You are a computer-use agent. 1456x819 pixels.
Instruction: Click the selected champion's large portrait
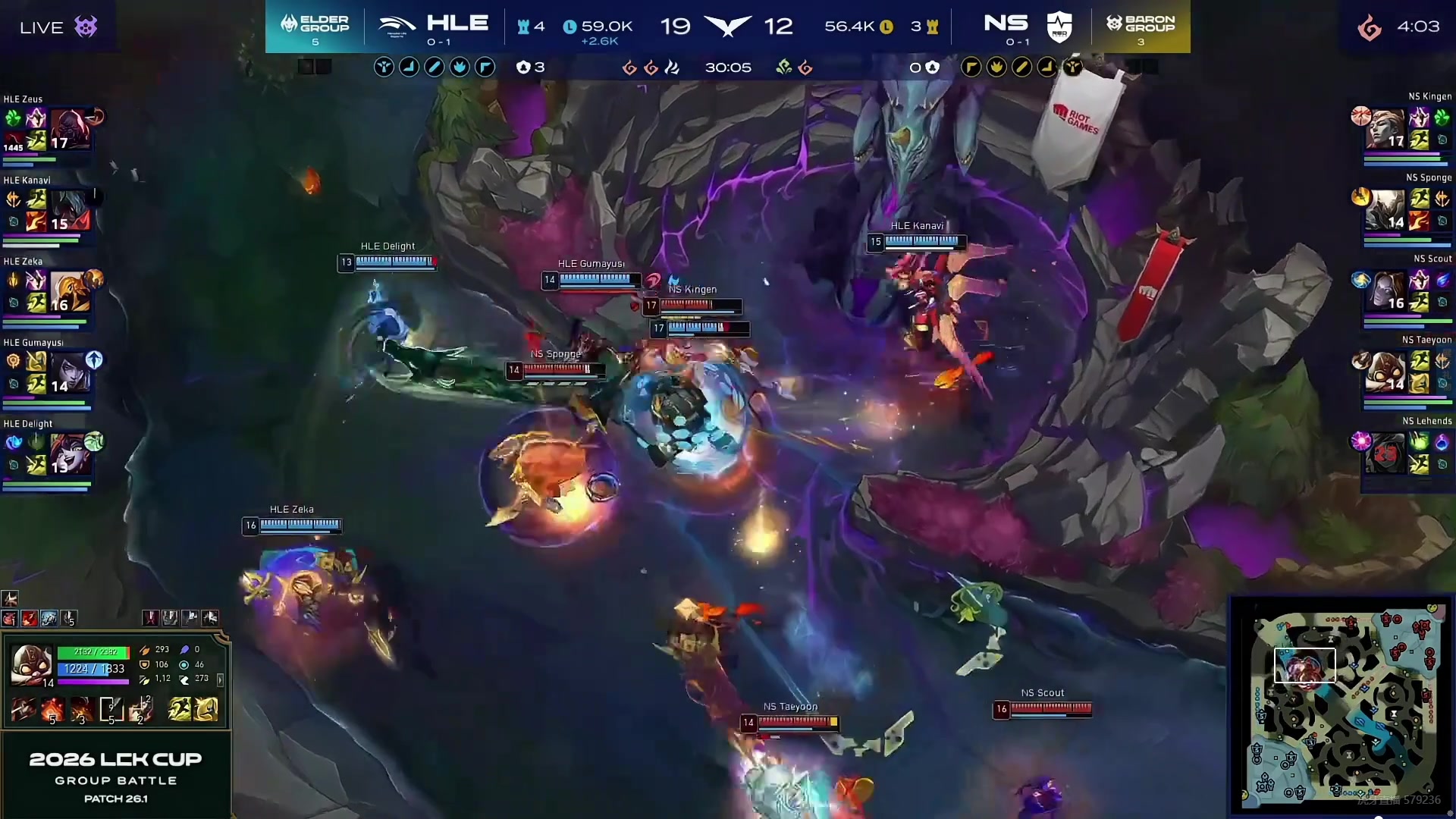(32, 664)
